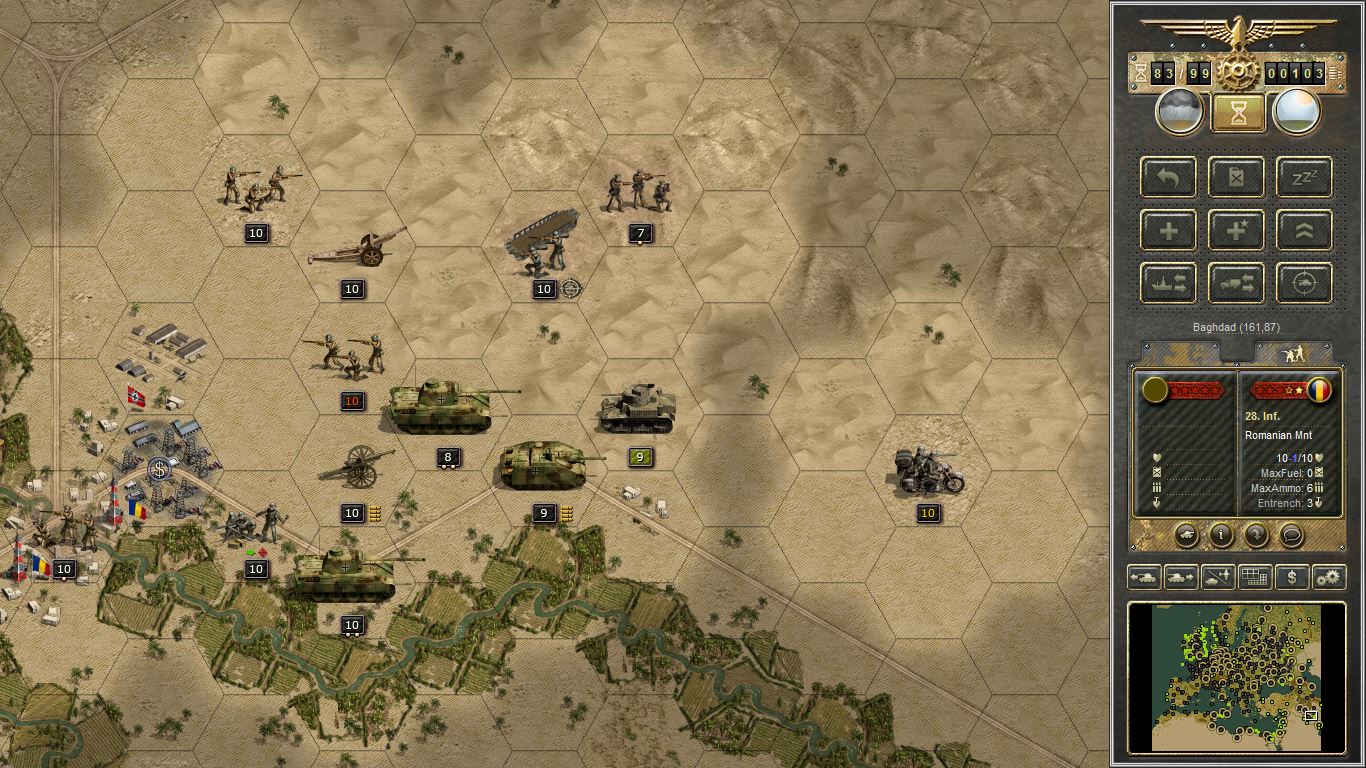Screen dimensions: 1366x768
Task: Select the previous unit tank arrow button
Action: pos(1144,577)
